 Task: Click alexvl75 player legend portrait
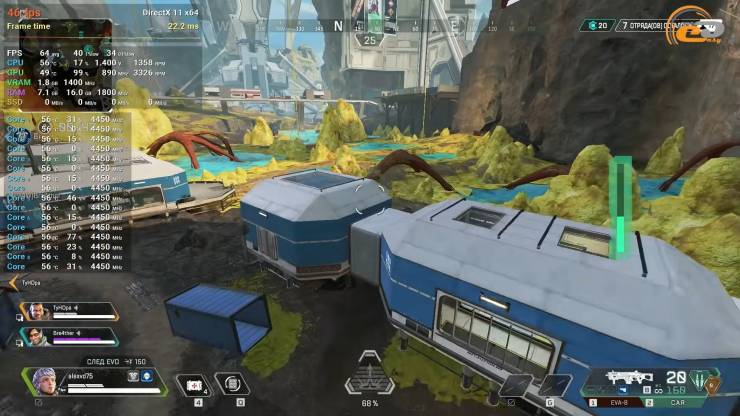45,380
